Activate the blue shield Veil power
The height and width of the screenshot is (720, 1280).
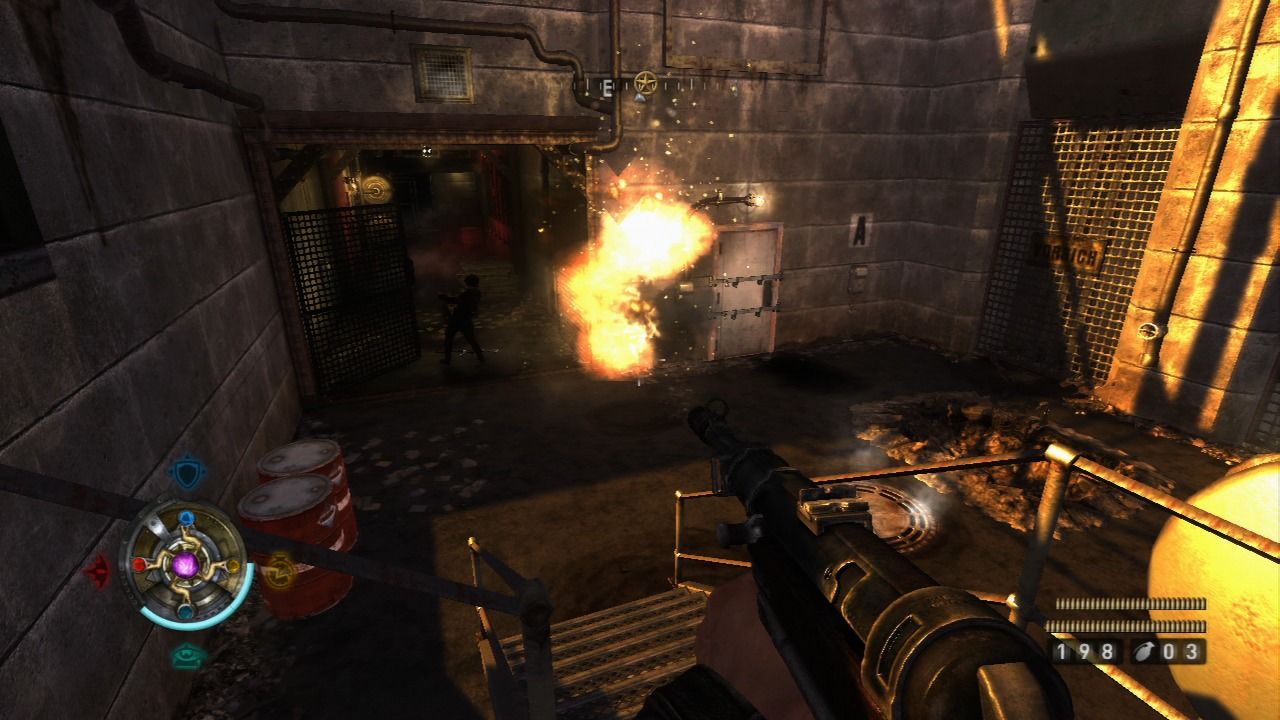point(186,472)
